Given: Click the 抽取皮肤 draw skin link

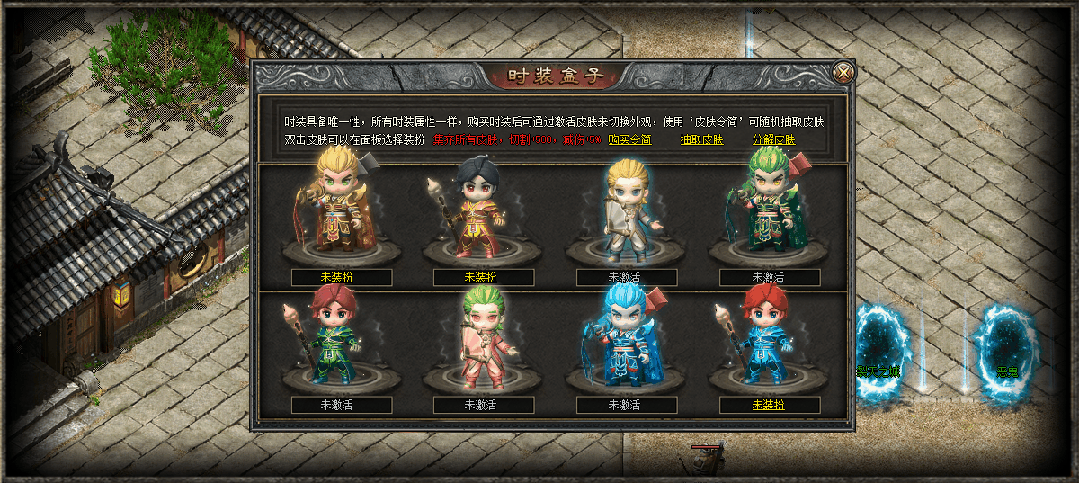Looking at the screenshot, I should click(701, 140).
